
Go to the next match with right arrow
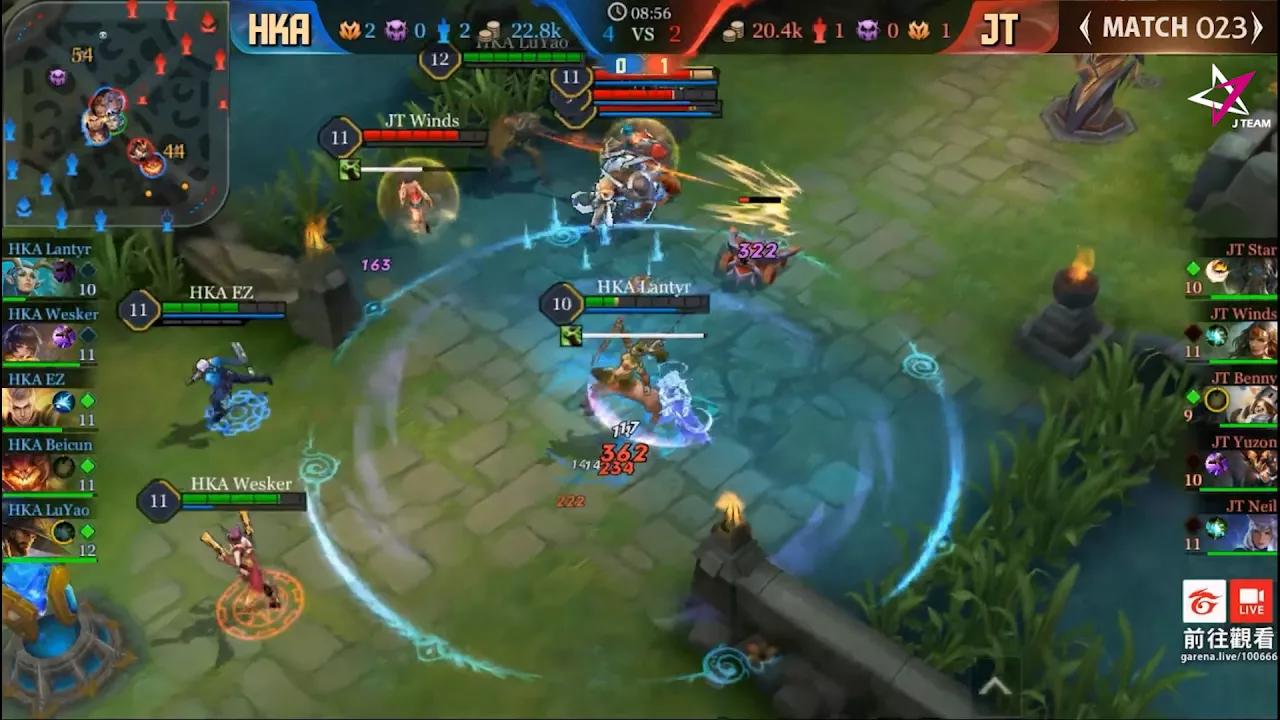1258,28
